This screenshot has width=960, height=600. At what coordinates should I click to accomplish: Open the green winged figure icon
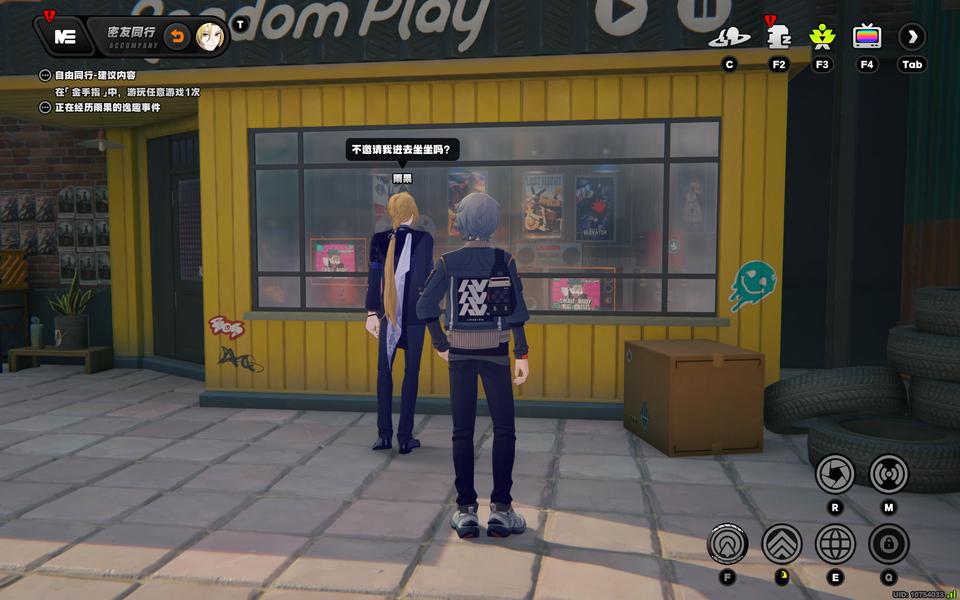click(822, 38)
